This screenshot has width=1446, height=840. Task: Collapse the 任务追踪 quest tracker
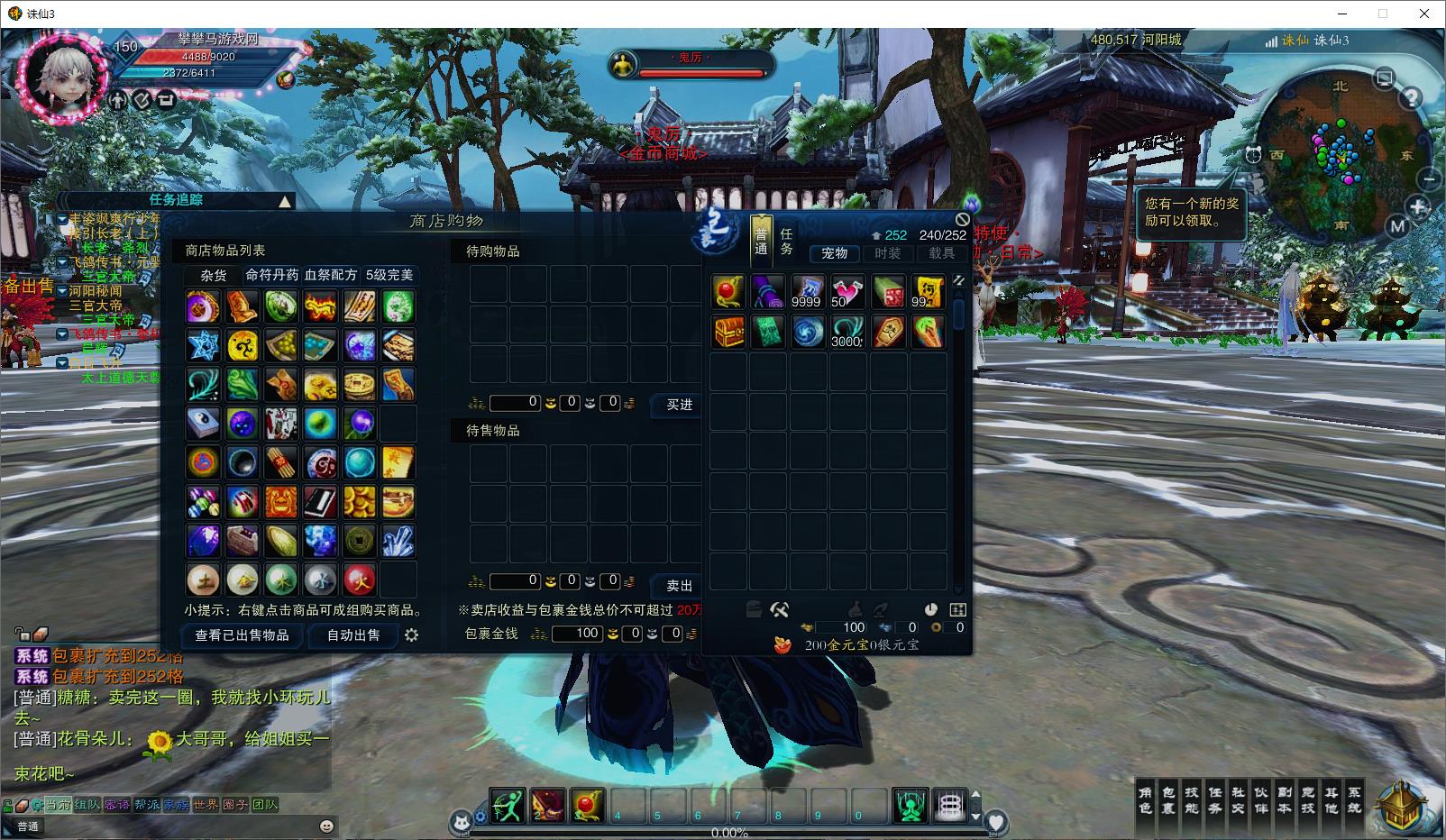(285, 201)
